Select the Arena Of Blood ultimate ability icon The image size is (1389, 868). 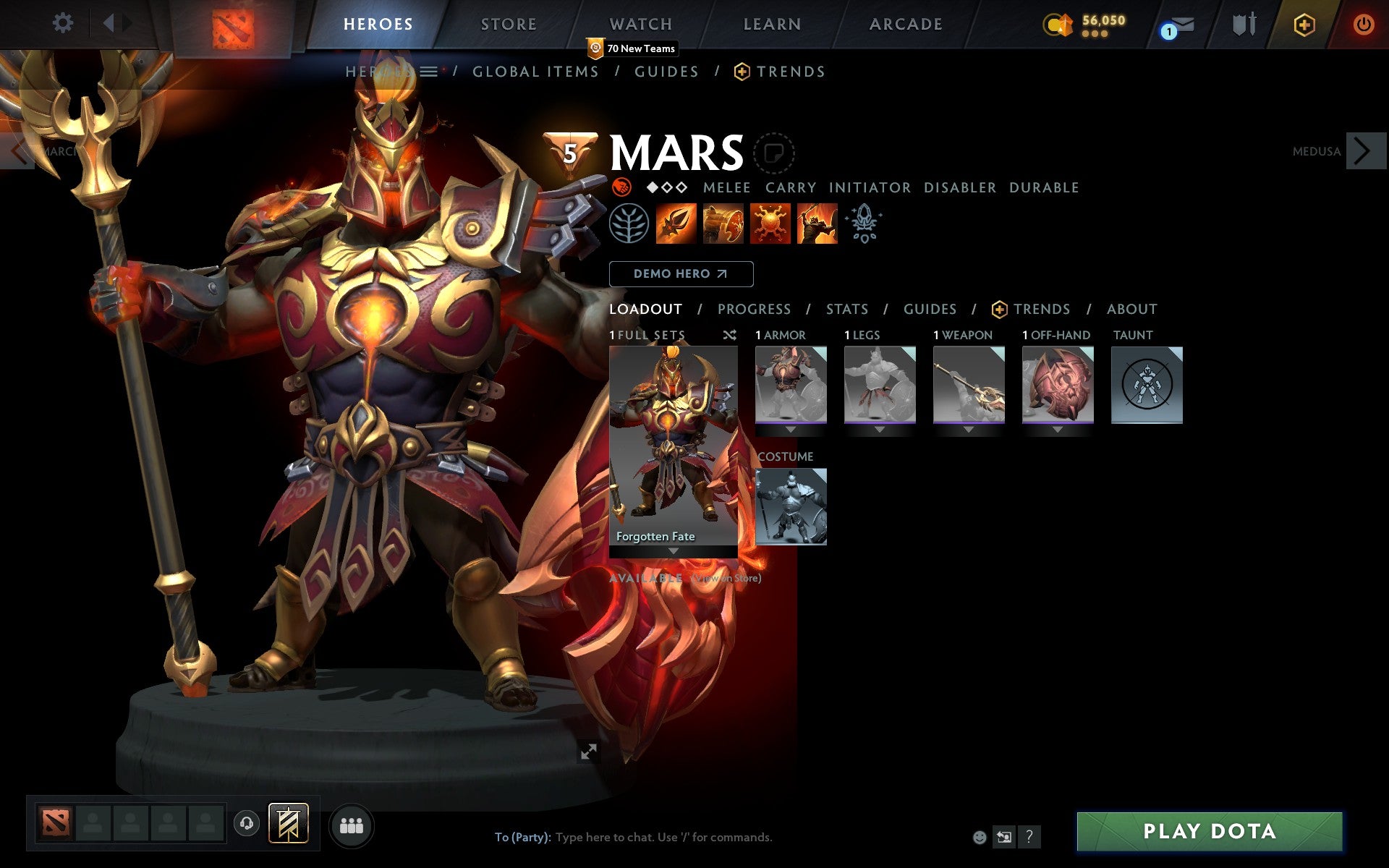click(x=817, y=224)
